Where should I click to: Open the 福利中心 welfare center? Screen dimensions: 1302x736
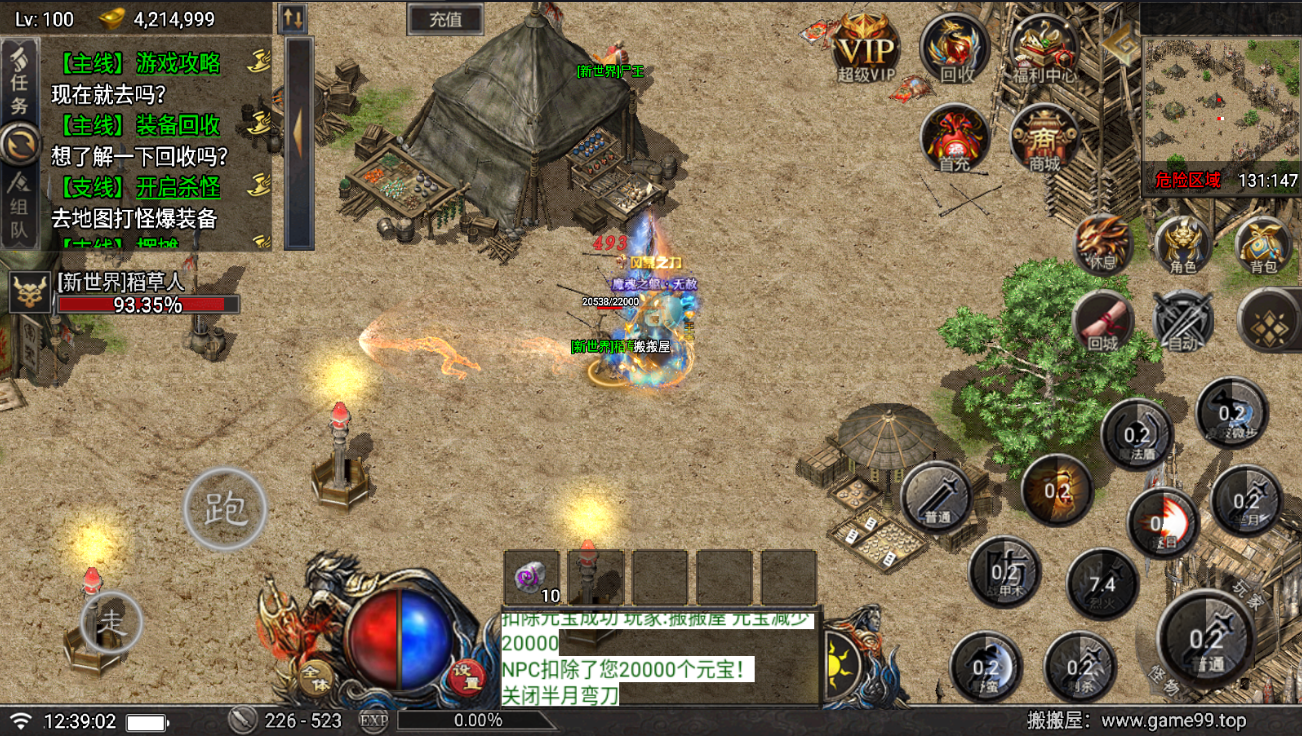click(1044, 47)
